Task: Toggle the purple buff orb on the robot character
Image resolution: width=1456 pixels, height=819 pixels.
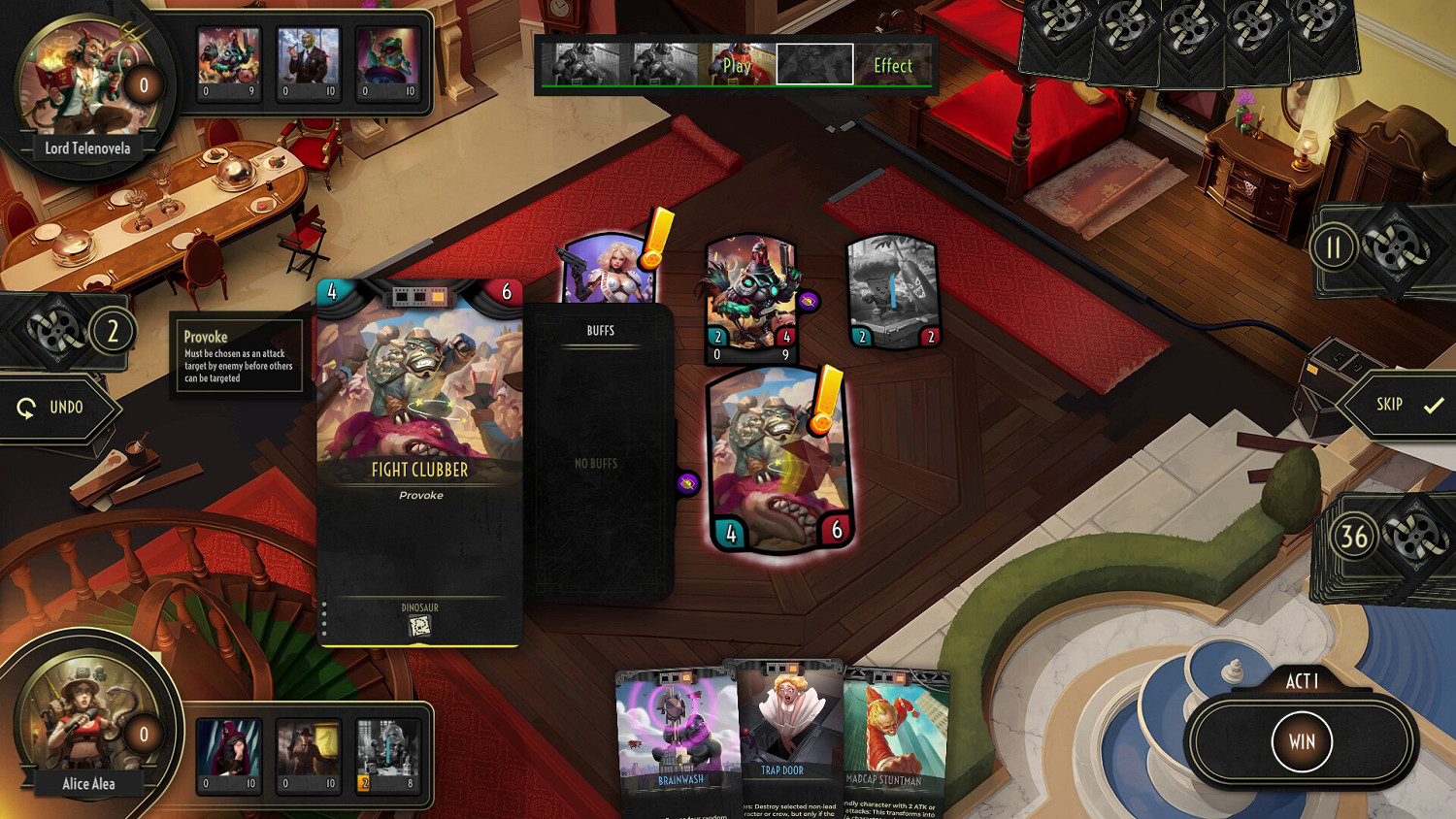Action: (x=807, y=301)
